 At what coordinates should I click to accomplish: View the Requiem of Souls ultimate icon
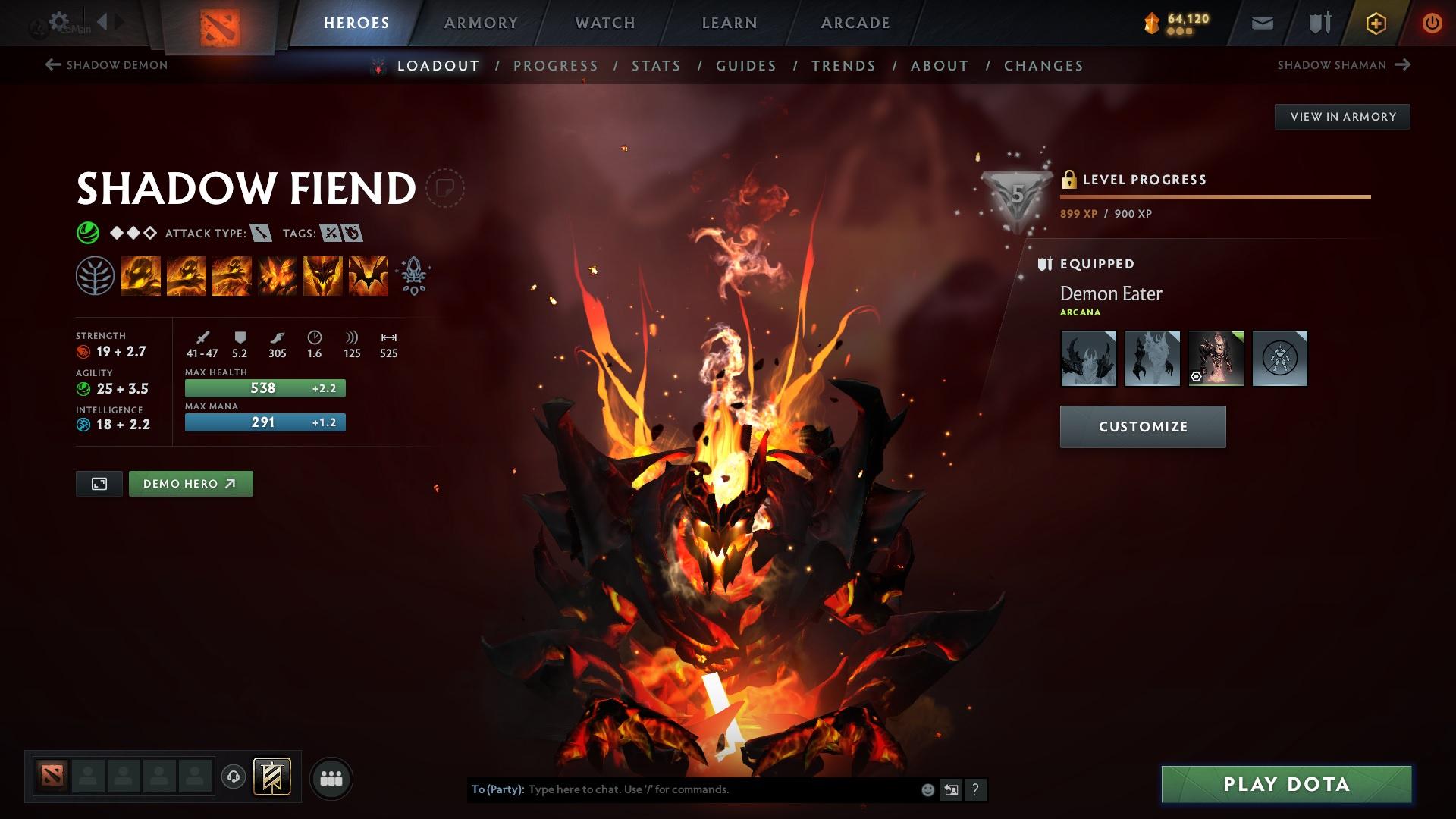click(368, 275)
